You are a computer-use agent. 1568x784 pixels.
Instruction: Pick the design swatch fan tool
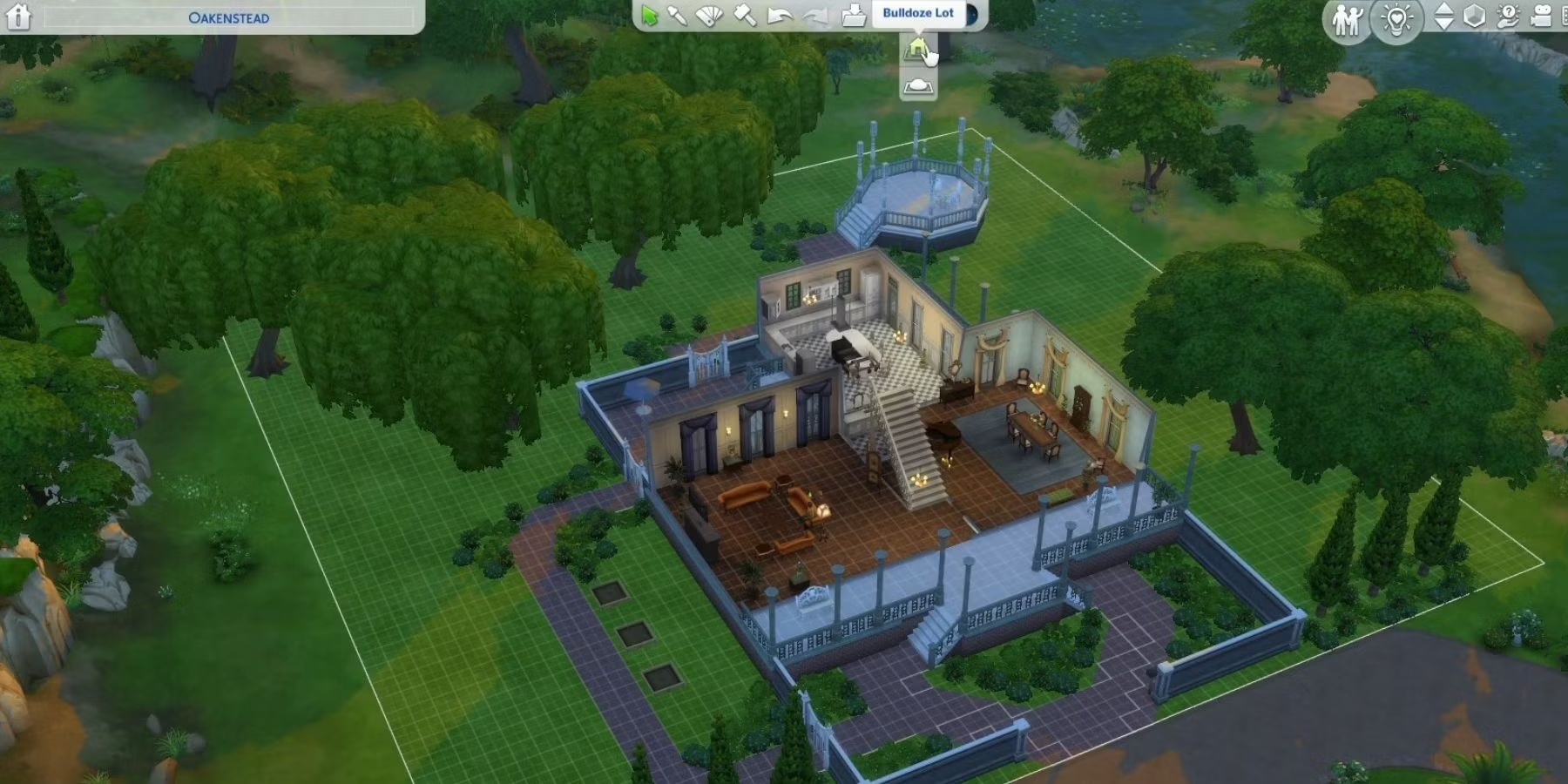click(x=710, y=15)
